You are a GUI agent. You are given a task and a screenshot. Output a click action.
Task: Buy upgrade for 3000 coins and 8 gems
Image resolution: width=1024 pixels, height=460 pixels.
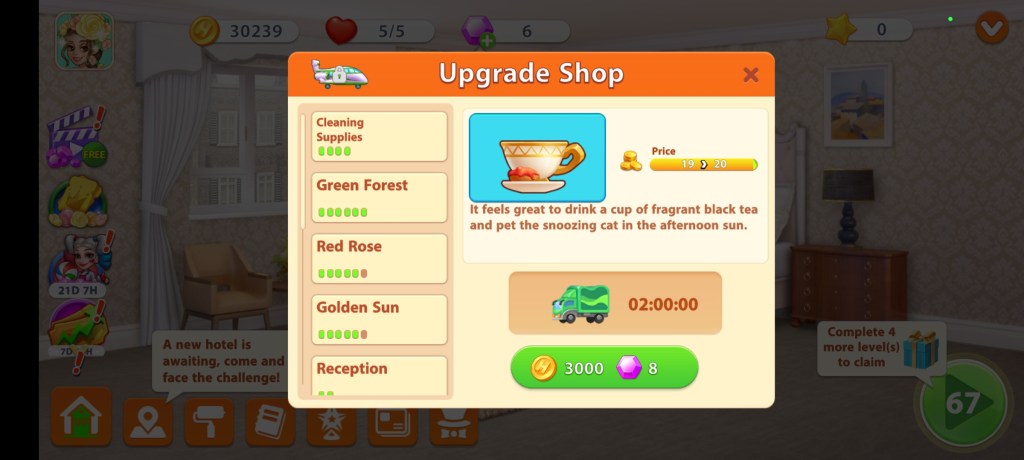point(604,368)
